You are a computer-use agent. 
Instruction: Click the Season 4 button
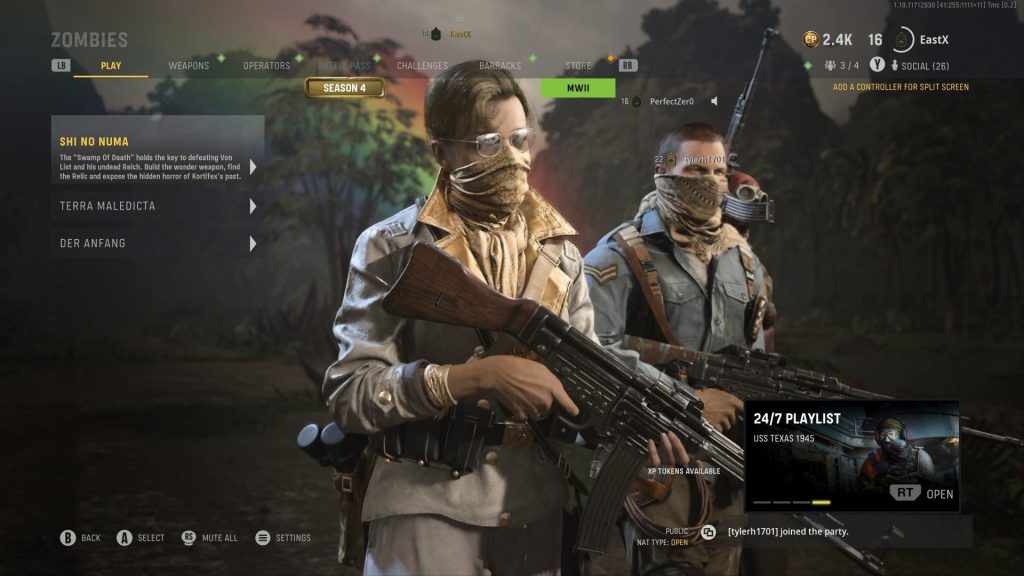[x=345, y=88]
